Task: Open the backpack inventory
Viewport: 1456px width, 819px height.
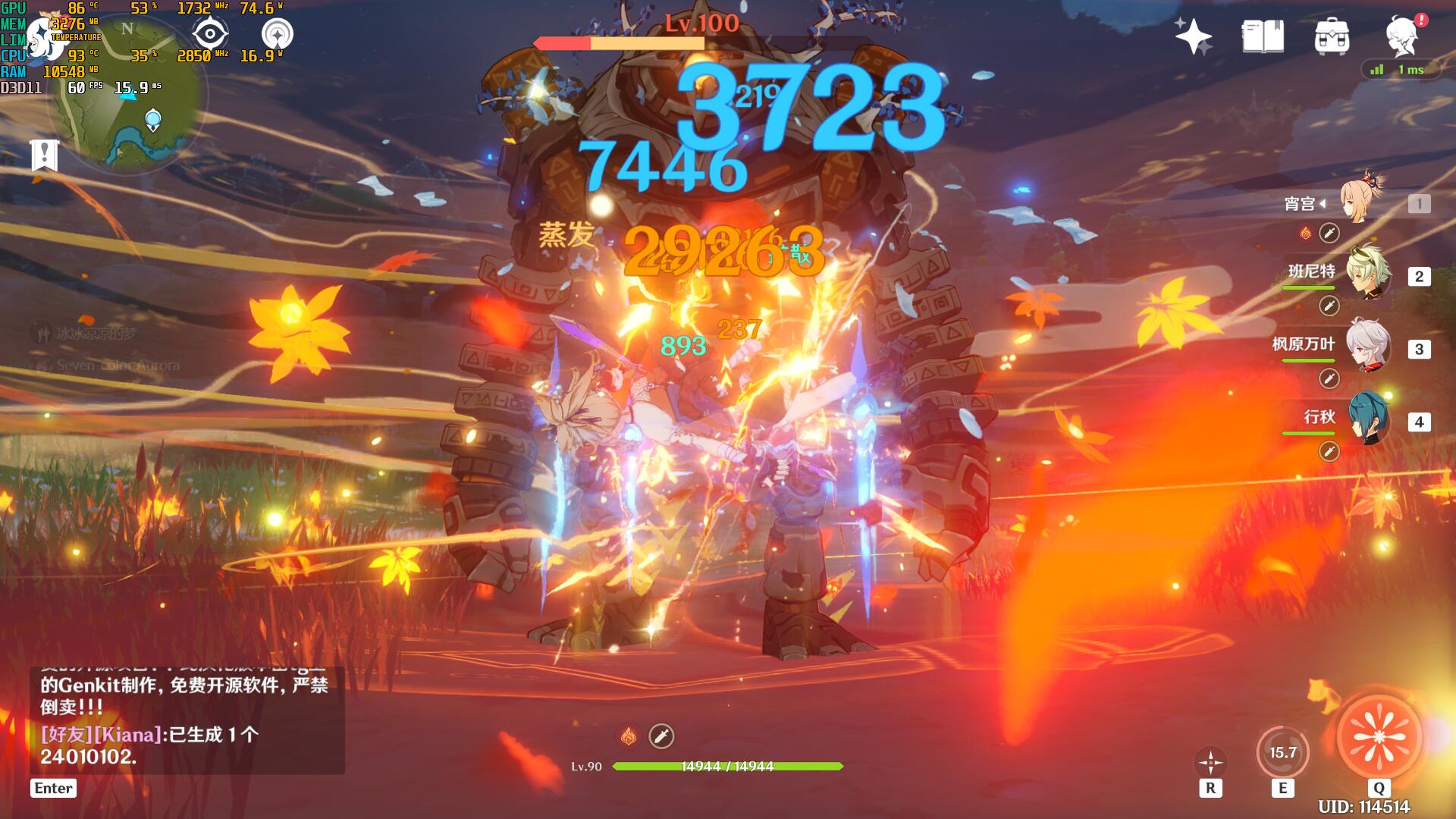Action: [x=1332, y=36]
